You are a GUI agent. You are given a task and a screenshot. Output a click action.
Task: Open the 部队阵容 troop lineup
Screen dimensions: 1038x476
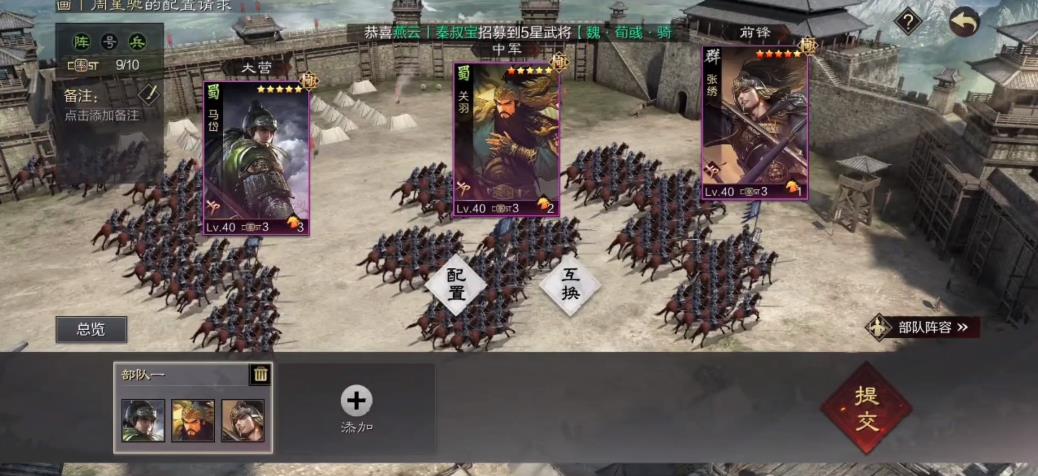pyautogui.click(x=923, y=327)
